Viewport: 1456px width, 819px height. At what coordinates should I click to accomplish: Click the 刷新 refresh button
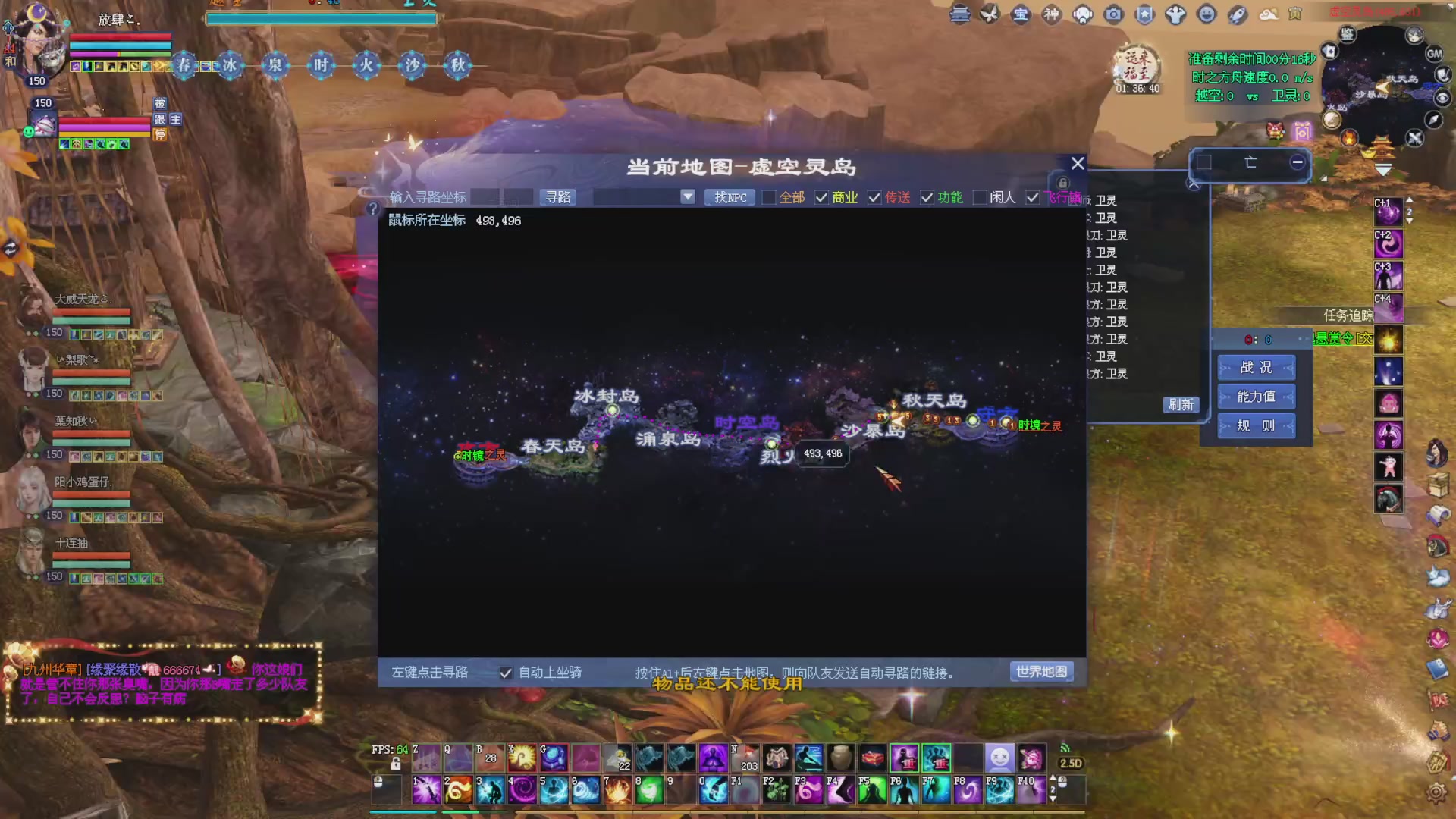(1181, 405)
